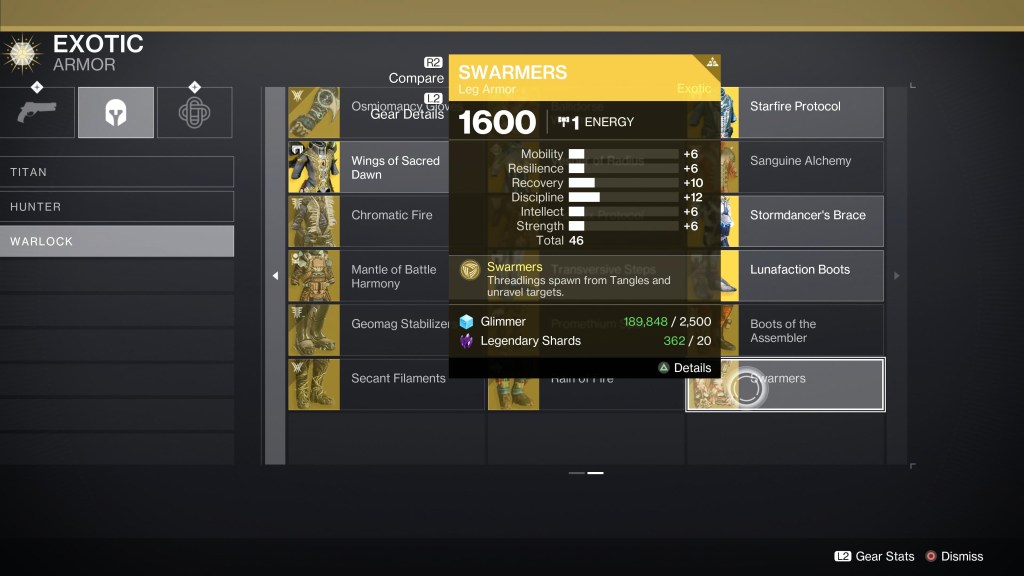Select the Warlock class filter

[117, 241]
